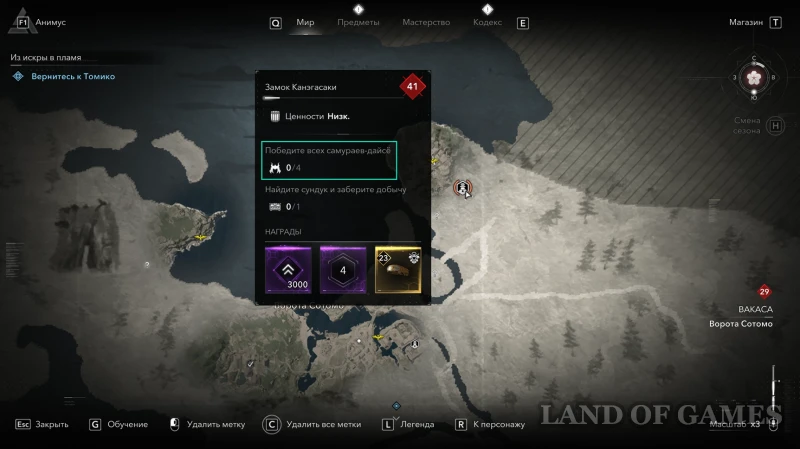This screenshot has height=449, width=800.
Task: Click the Смена сезона season change control
Action: [x=747, y=126]
